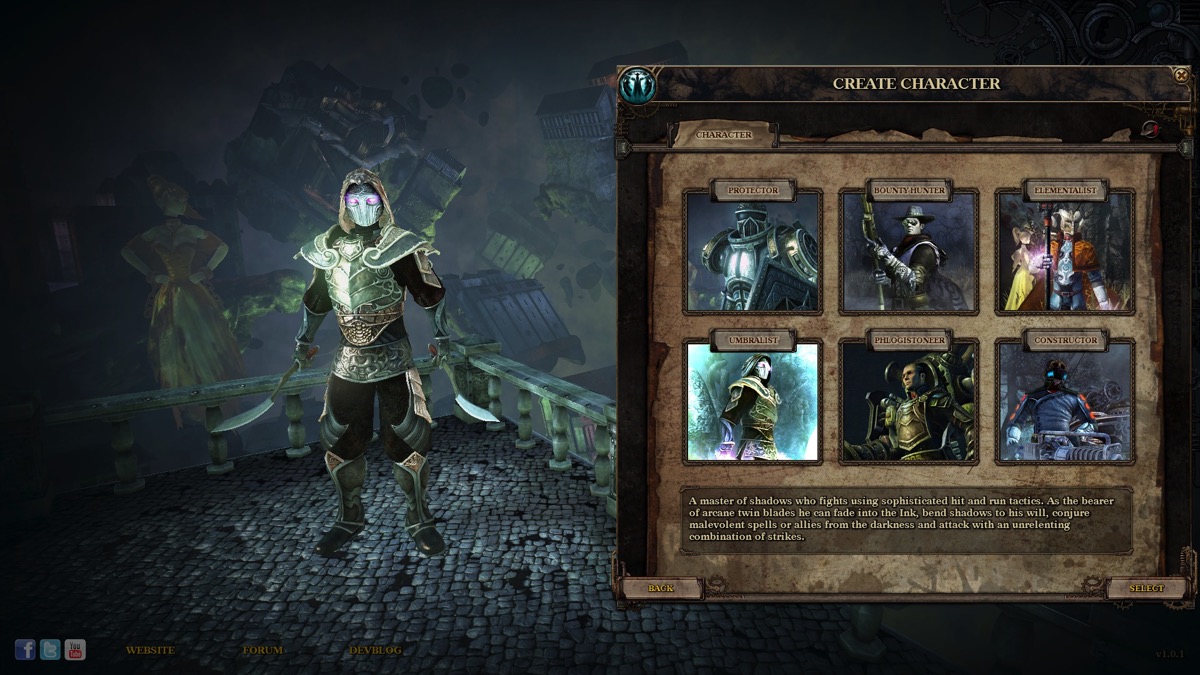The width and height of the screenshot is (1200, 675).
Task: Click the round red icon beside the tabs
Action: (1150, 129)
